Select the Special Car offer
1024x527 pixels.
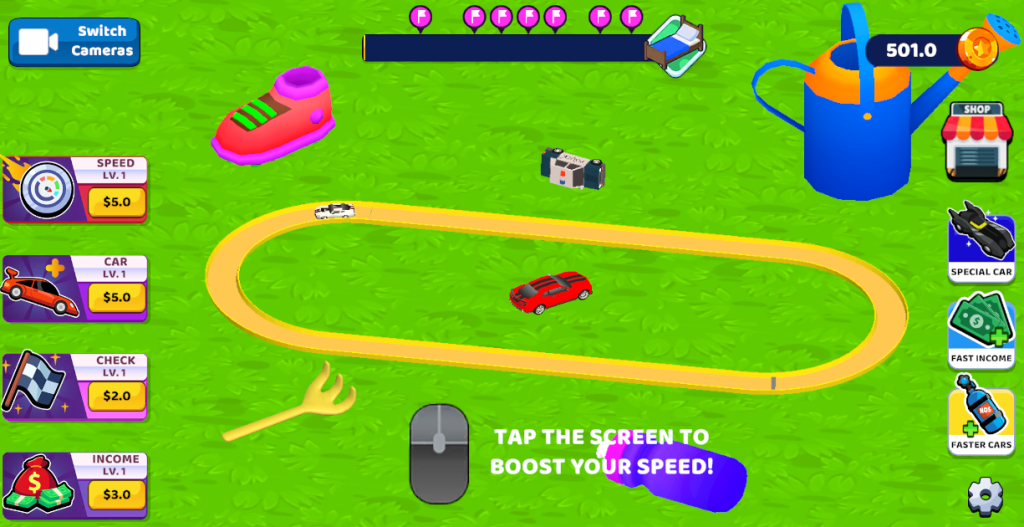tap(981, 241)
